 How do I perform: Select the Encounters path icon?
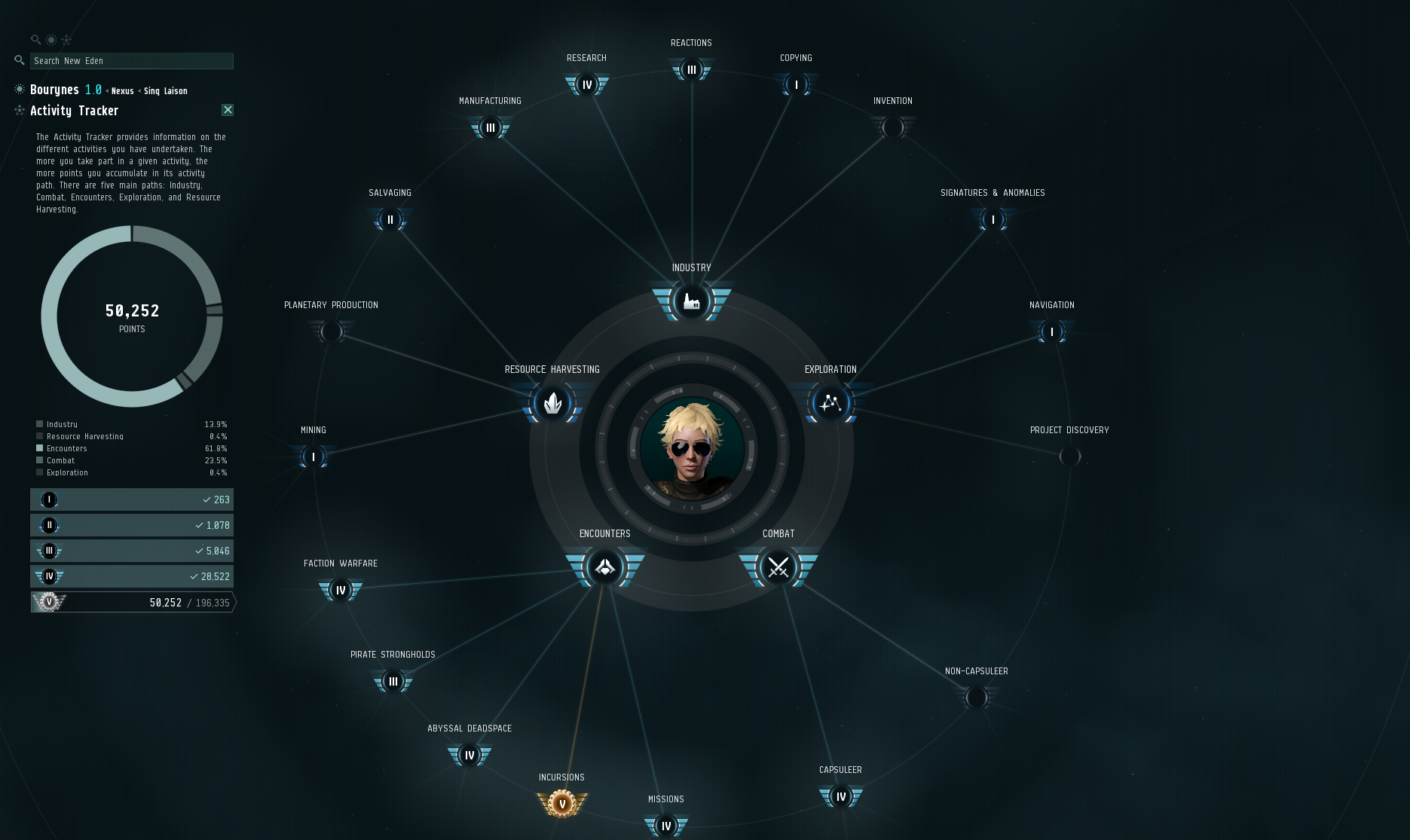604,569
